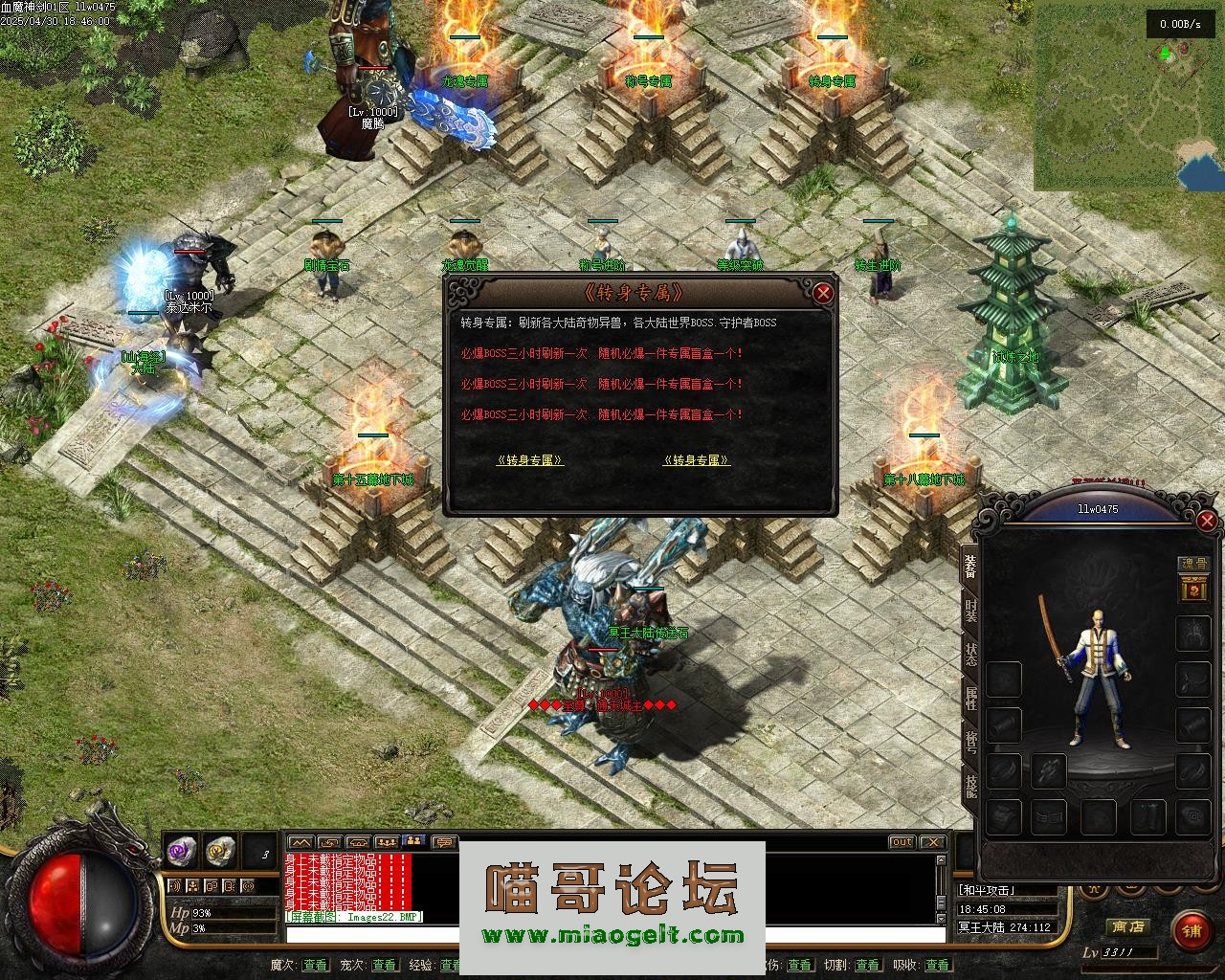The image size is (1225, 980).
Task: Choose the right 《转身专属》 link
Action: (696, 460)
